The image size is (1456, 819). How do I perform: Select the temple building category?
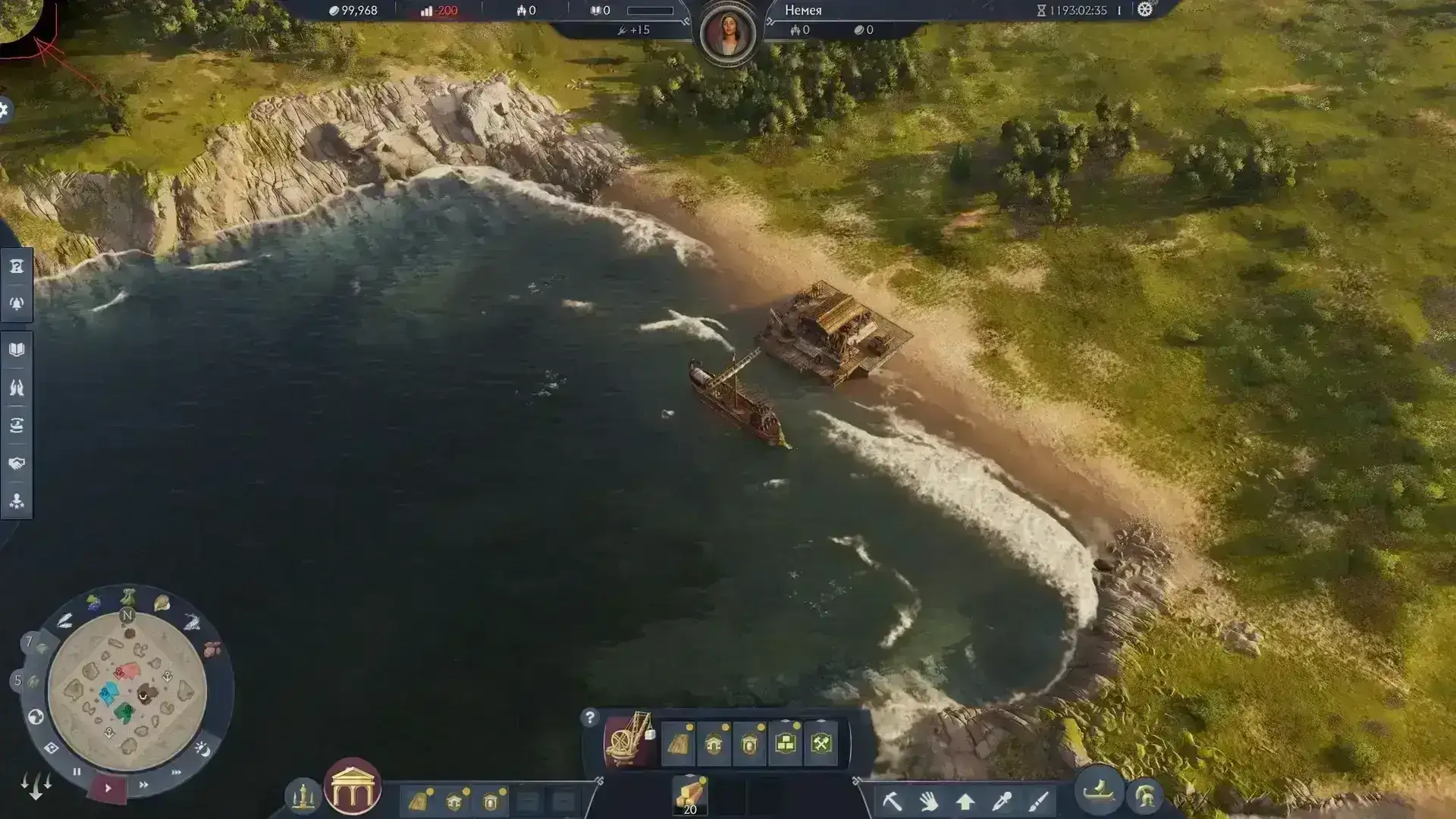click(352, 787)
